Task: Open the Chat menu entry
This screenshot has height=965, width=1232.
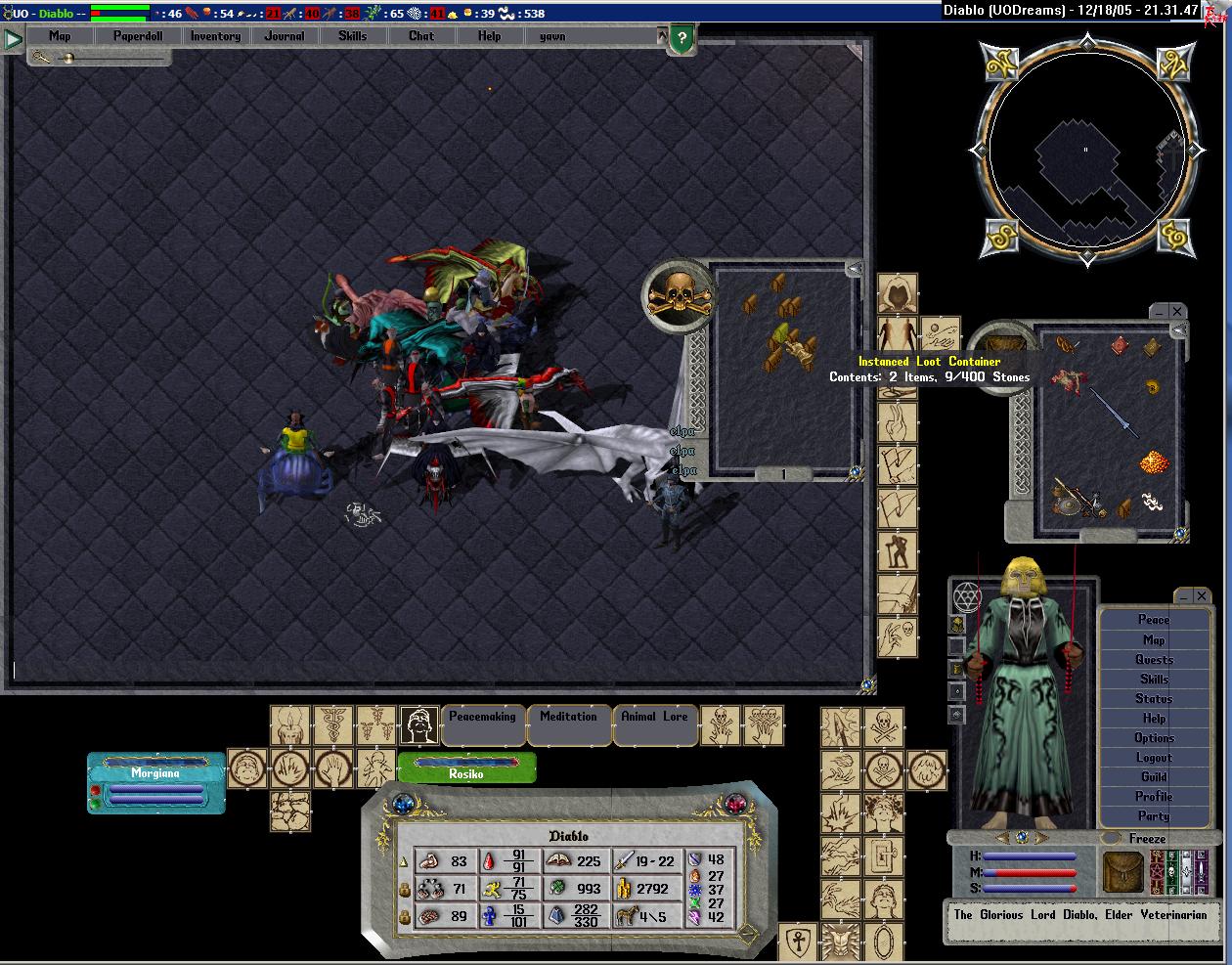Action: pos(421,36)
